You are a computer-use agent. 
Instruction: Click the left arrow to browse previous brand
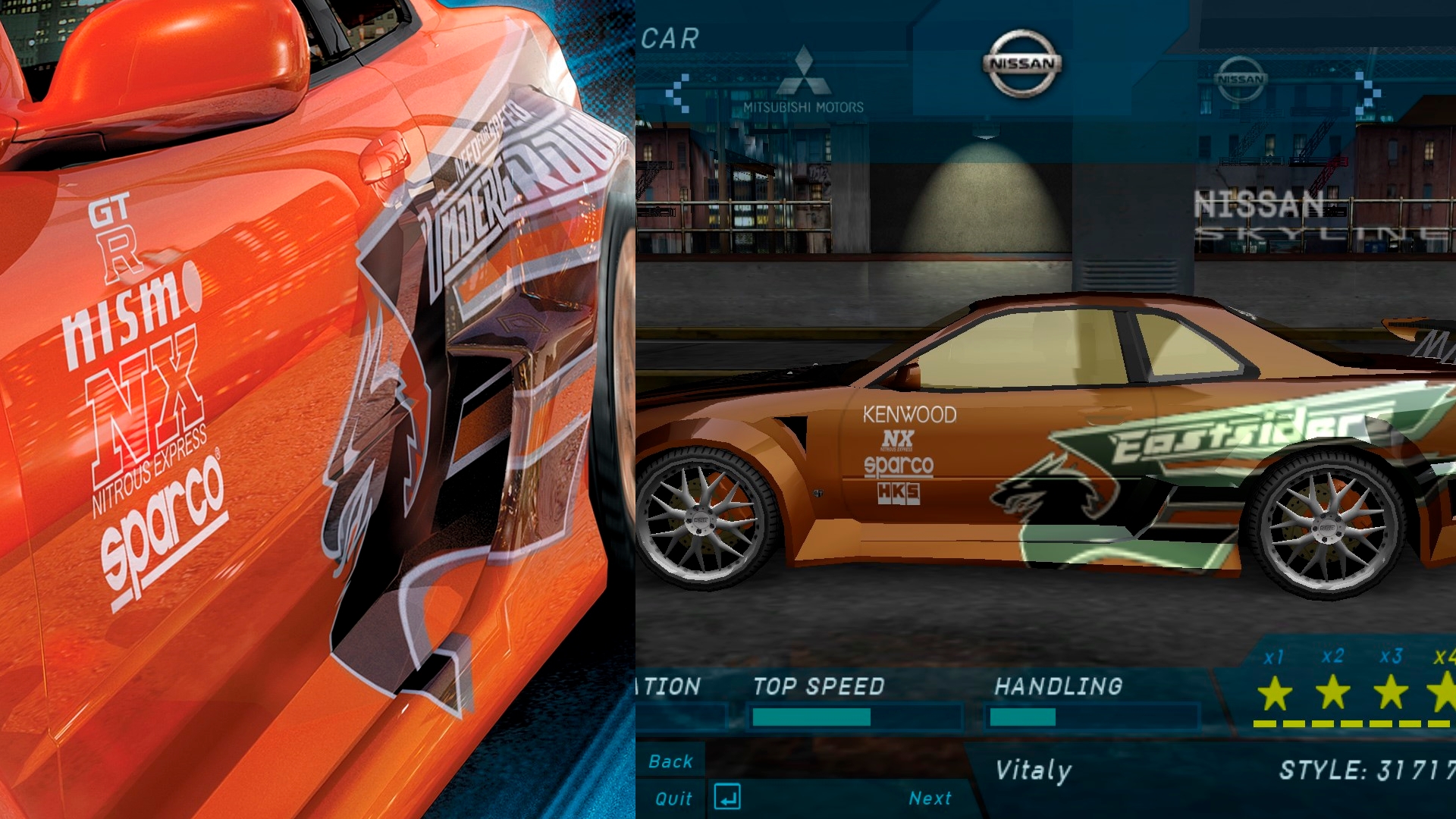click(x=677, y=94)
